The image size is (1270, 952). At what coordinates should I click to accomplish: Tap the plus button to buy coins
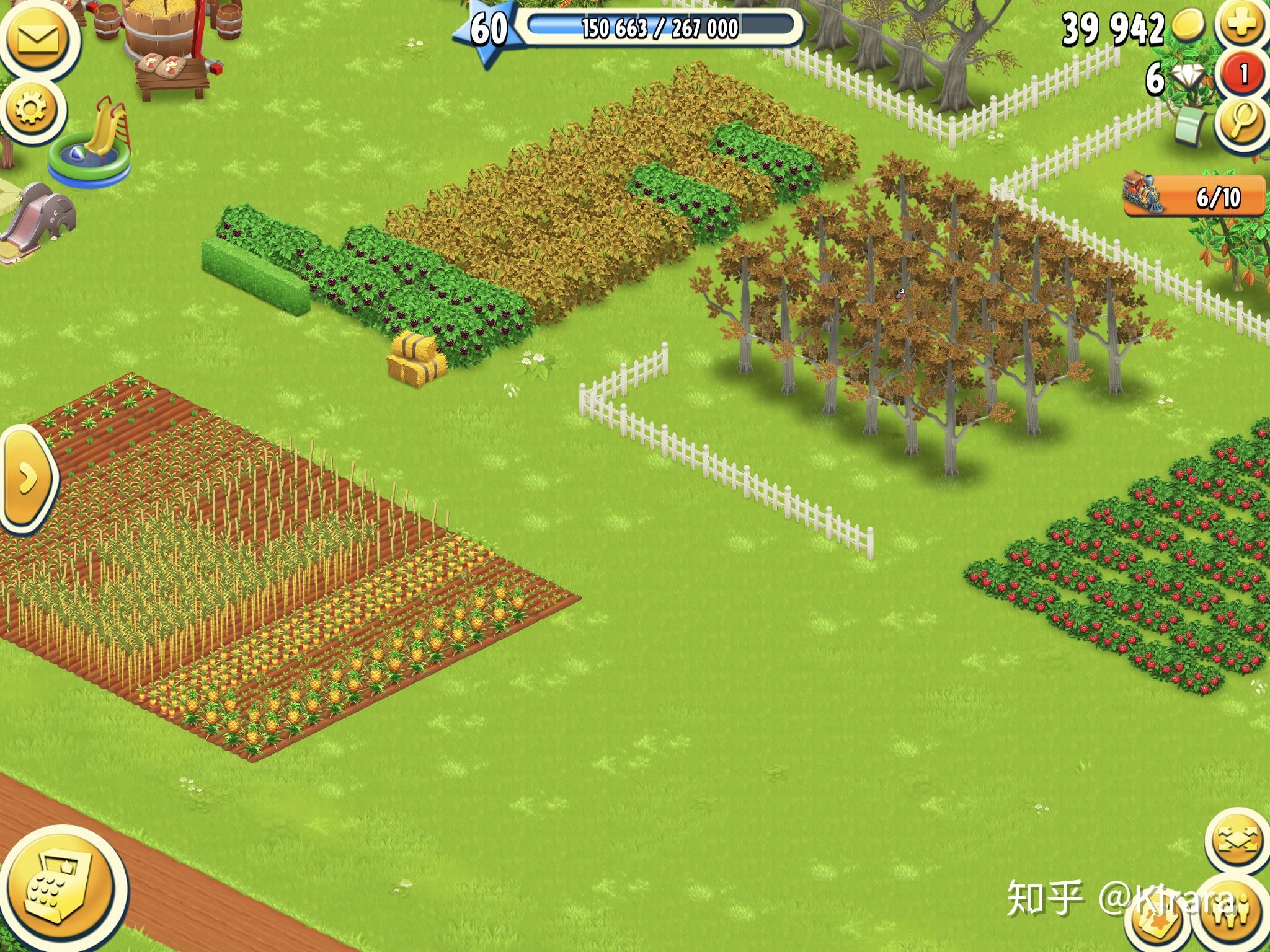click(1241, 26)
